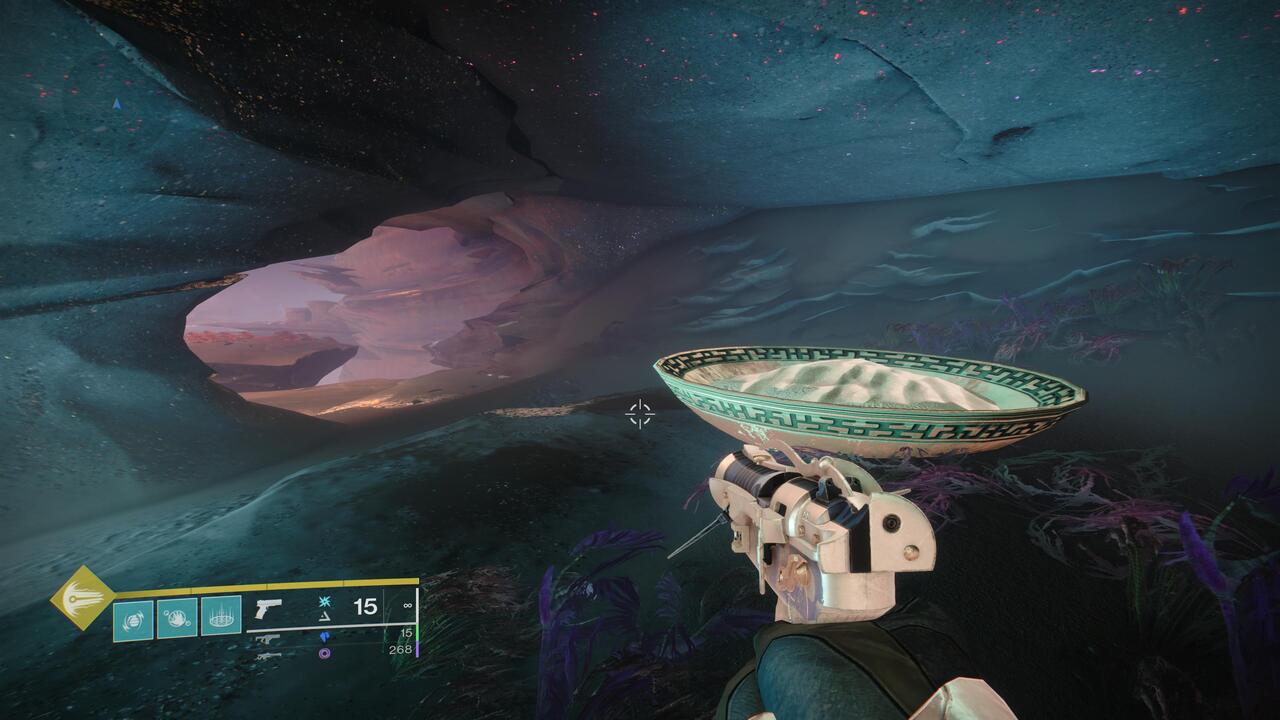Click the ammo counter showing 15
1280x720 pixels.
coord(367,606)
